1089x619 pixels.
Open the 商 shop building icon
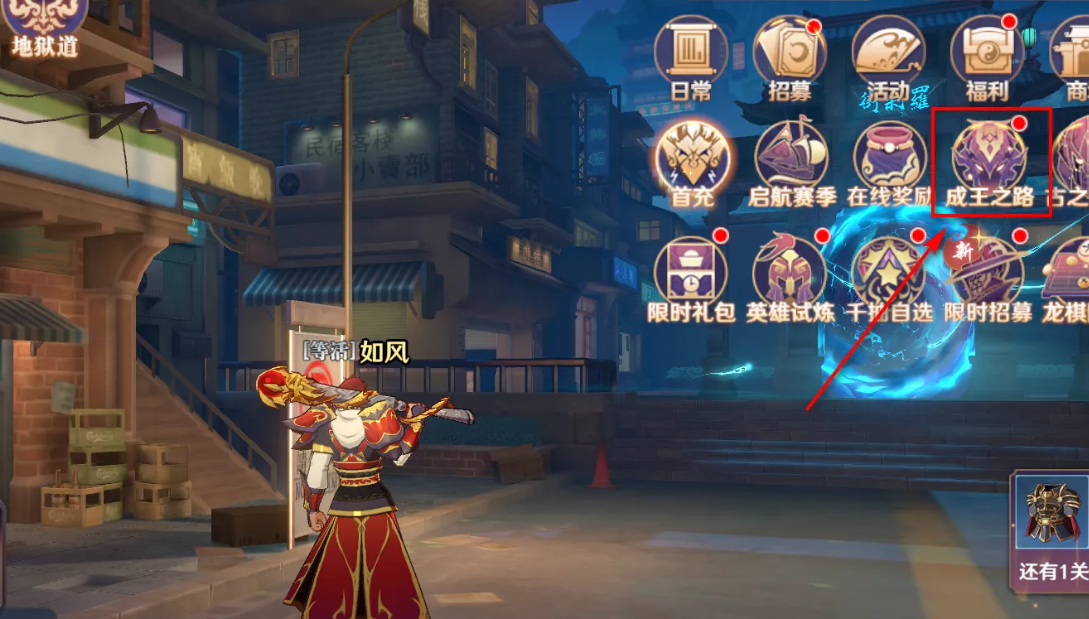[1072, 54]
